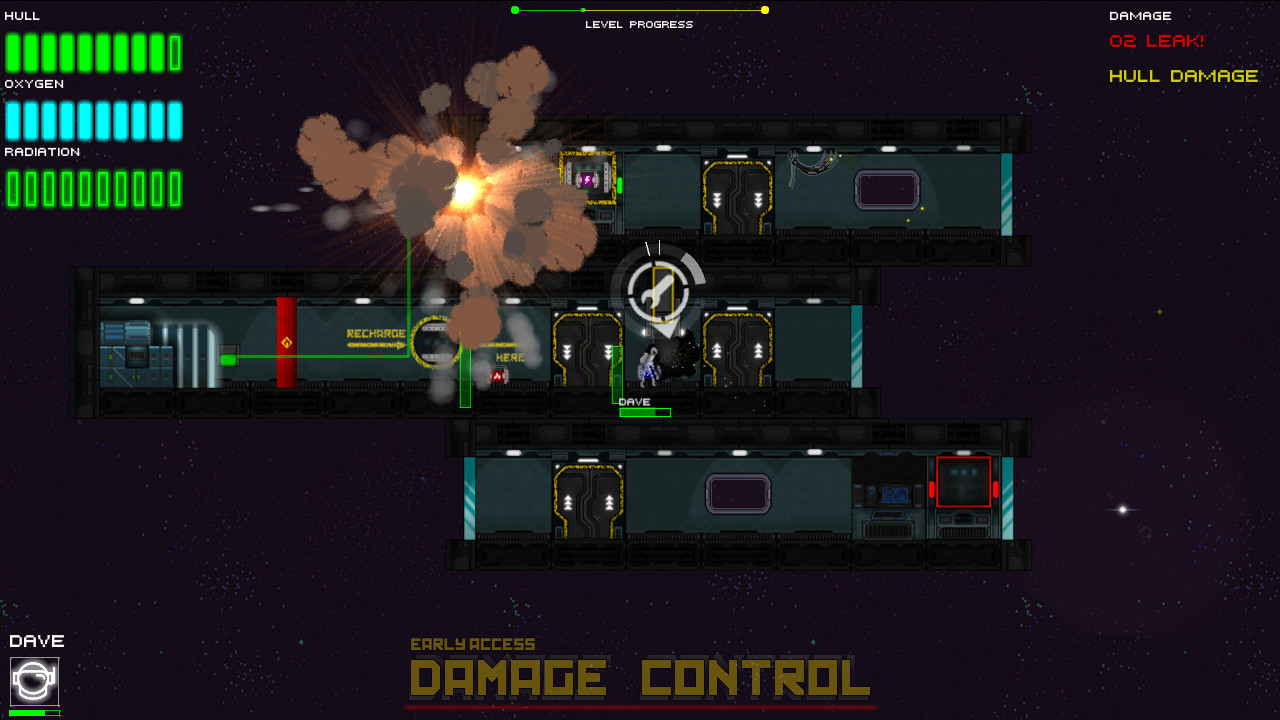Image resolution: width=1280 pixels, height=720 pixels.
Task: Toggle the door with upward arrows right of Dave
Action: point(737,350)
